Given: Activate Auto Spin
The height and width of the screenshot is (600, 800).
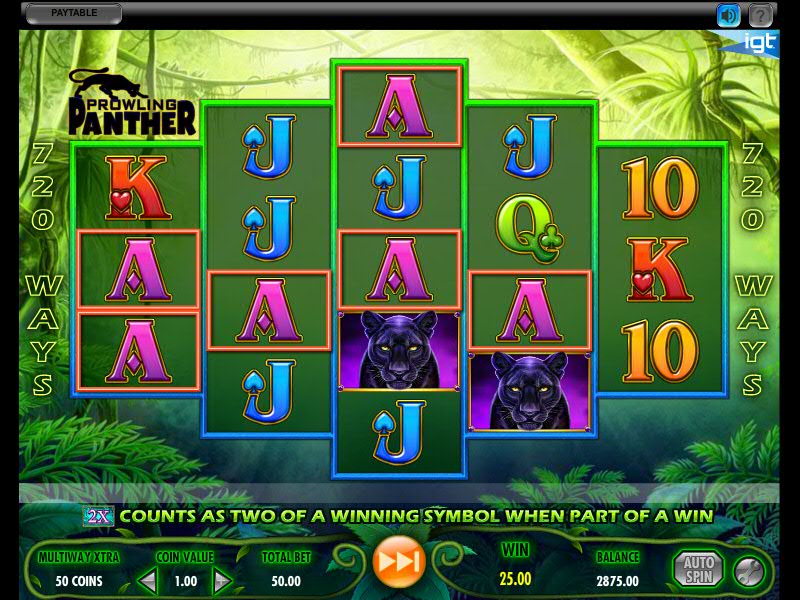Looking at the screenshot, I should [697, 568].
